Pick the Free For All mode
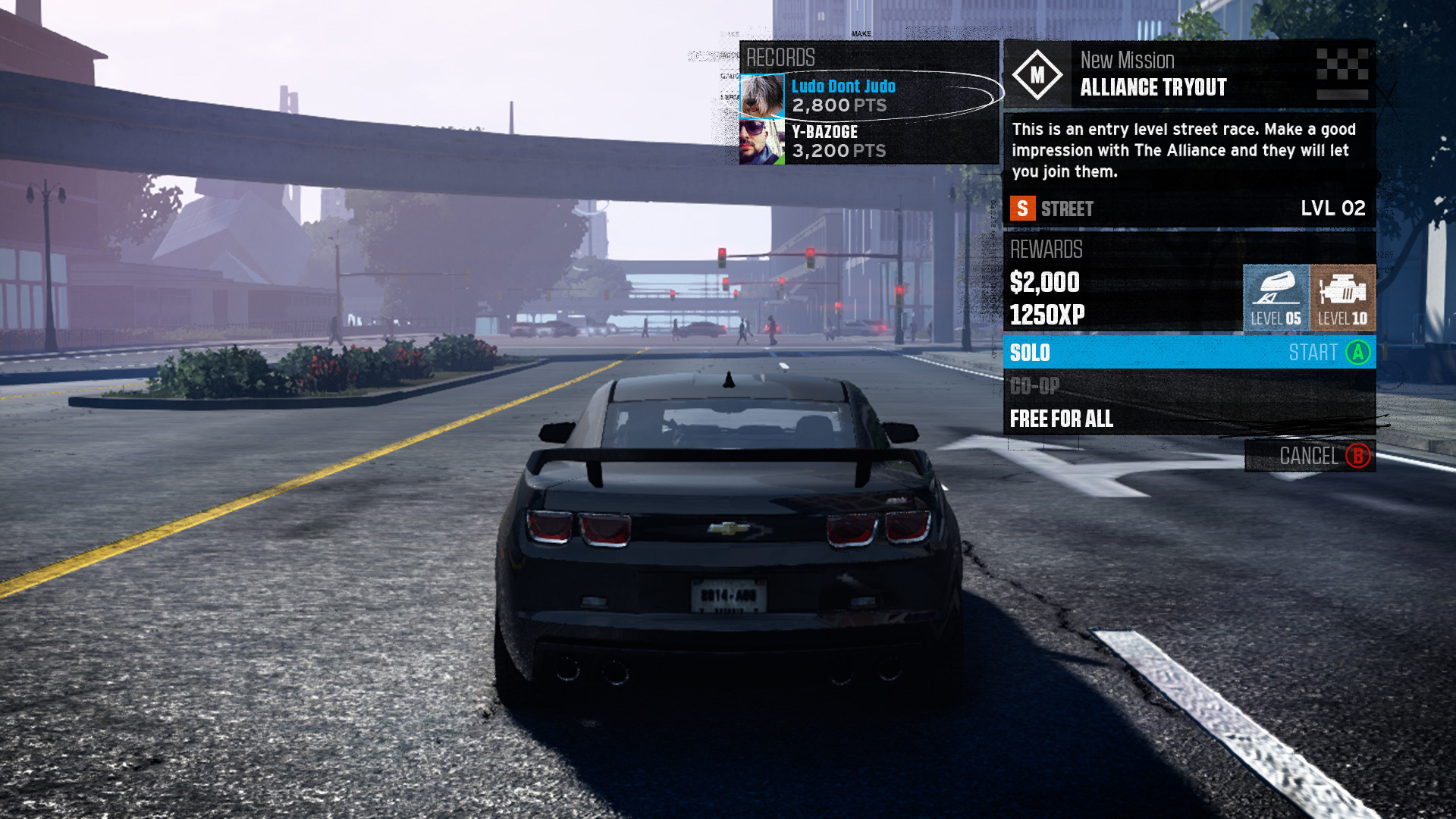Screen dimensions: 1456x819 click(1188, 419)
